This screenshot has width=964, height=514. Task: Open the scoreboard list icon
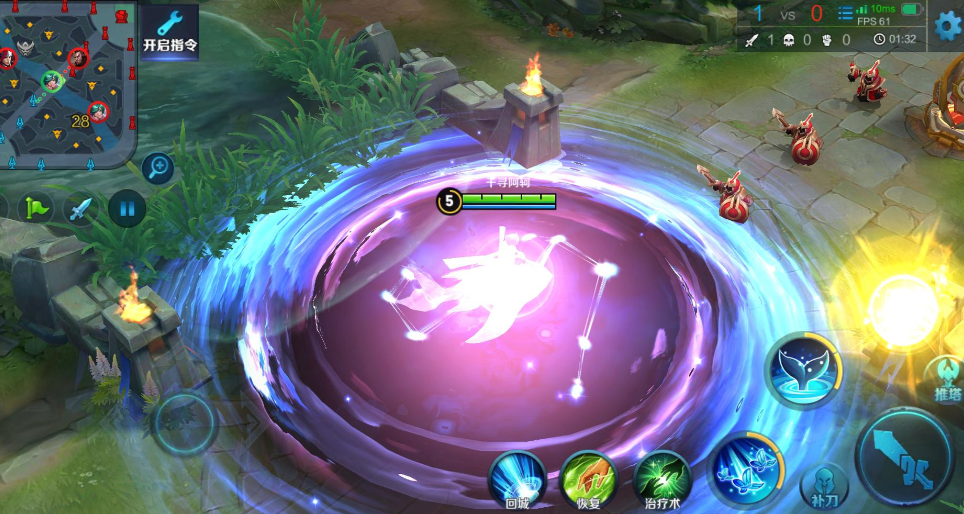(845, 14)
